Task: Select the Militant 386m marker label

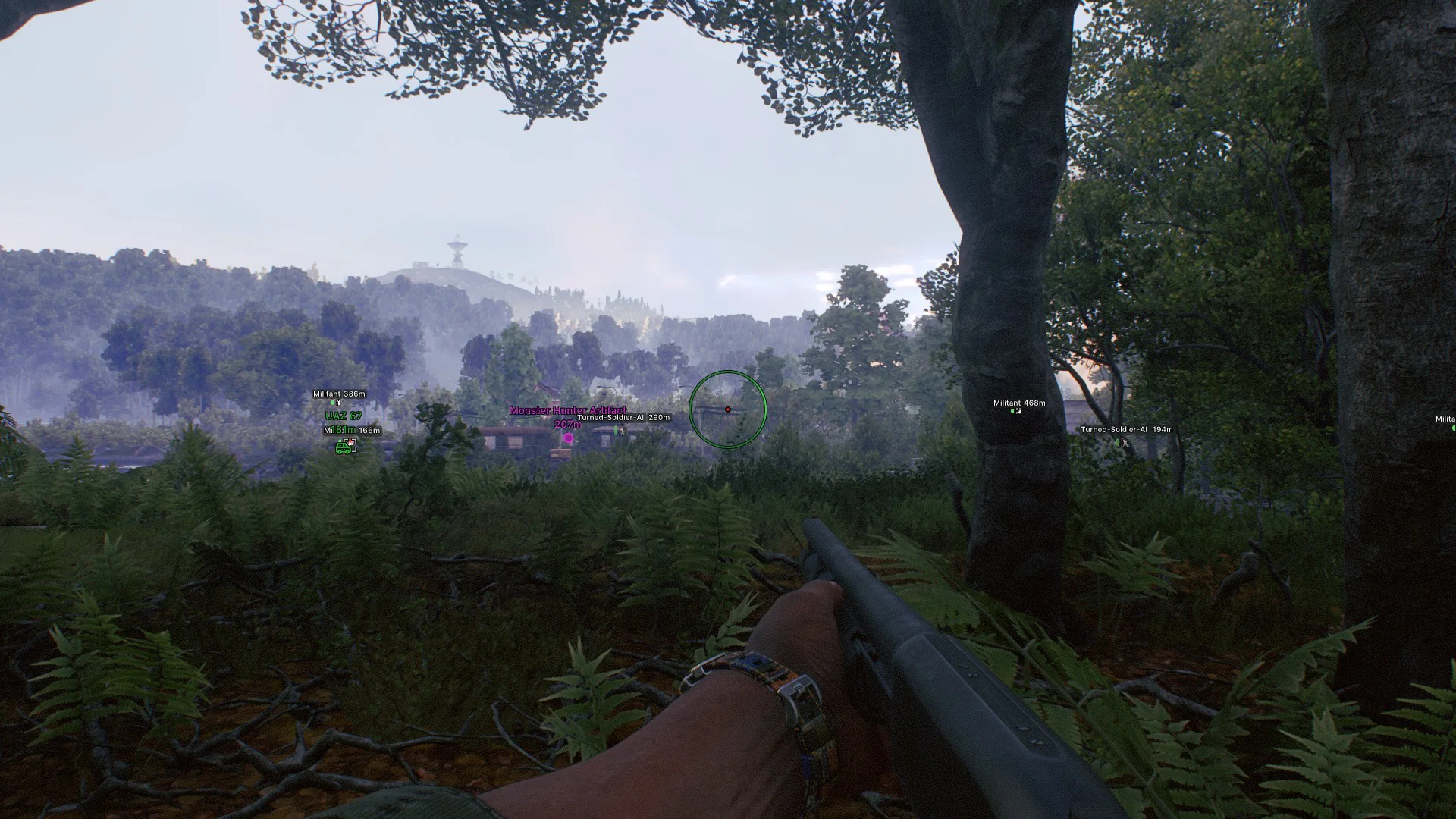Action: point(339,394)
